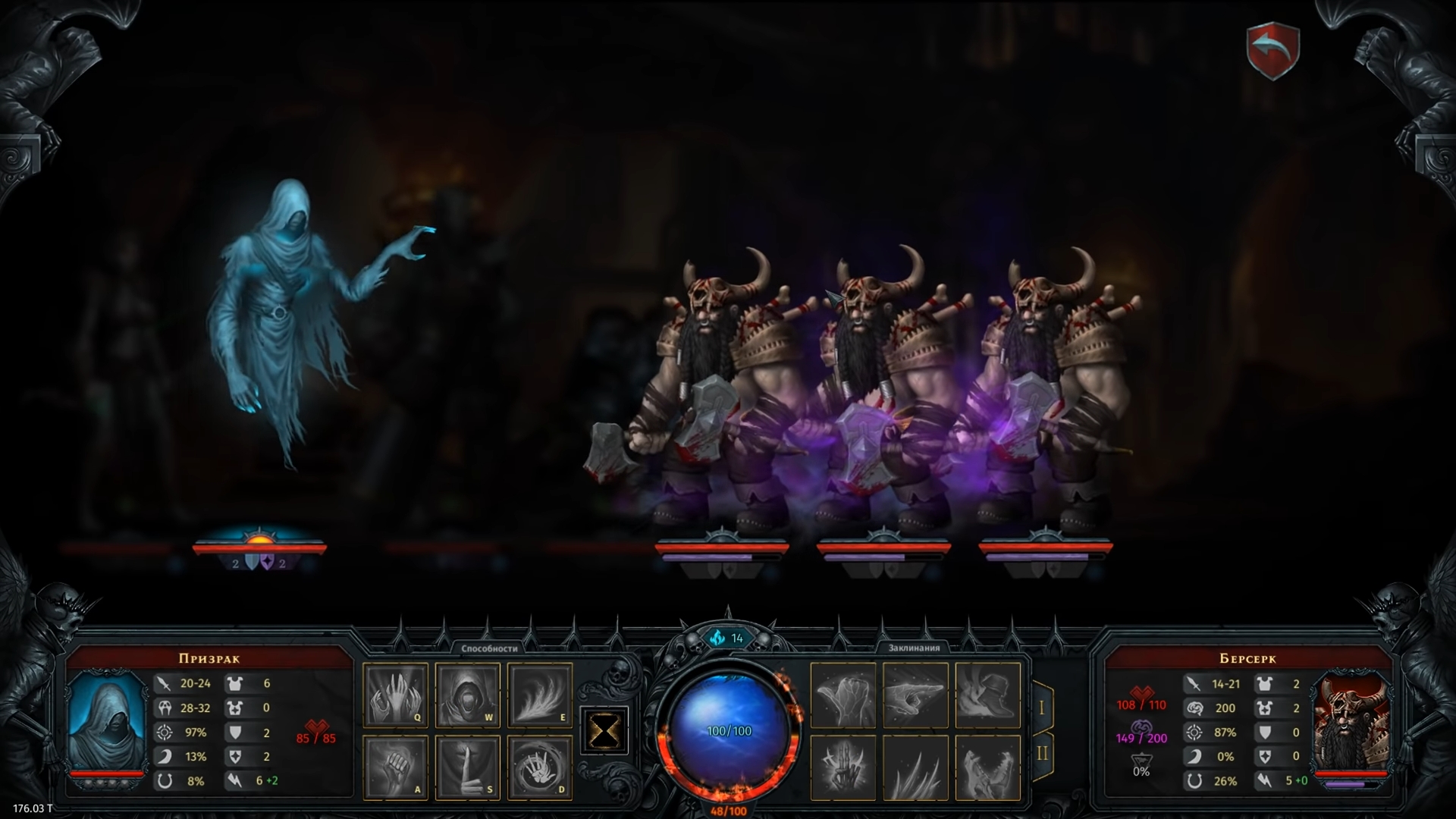Image resolution: width=1456 pixels, height=819 pixels.
Task: Activate the clenched fist ability
Action: (395, 767)
